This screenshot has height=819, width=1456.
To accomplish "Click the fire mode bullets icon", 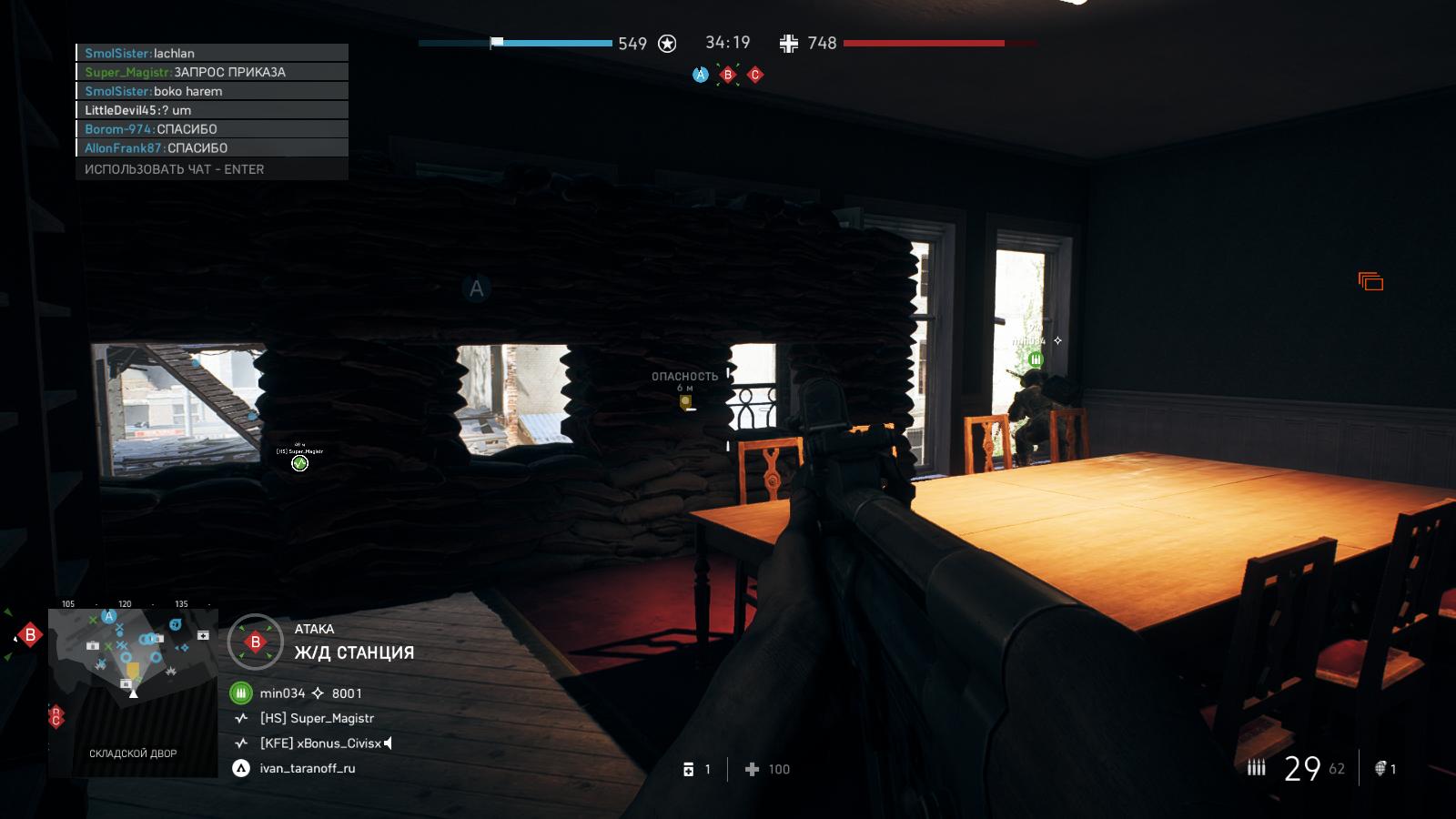I will (x=1257, y=769).
